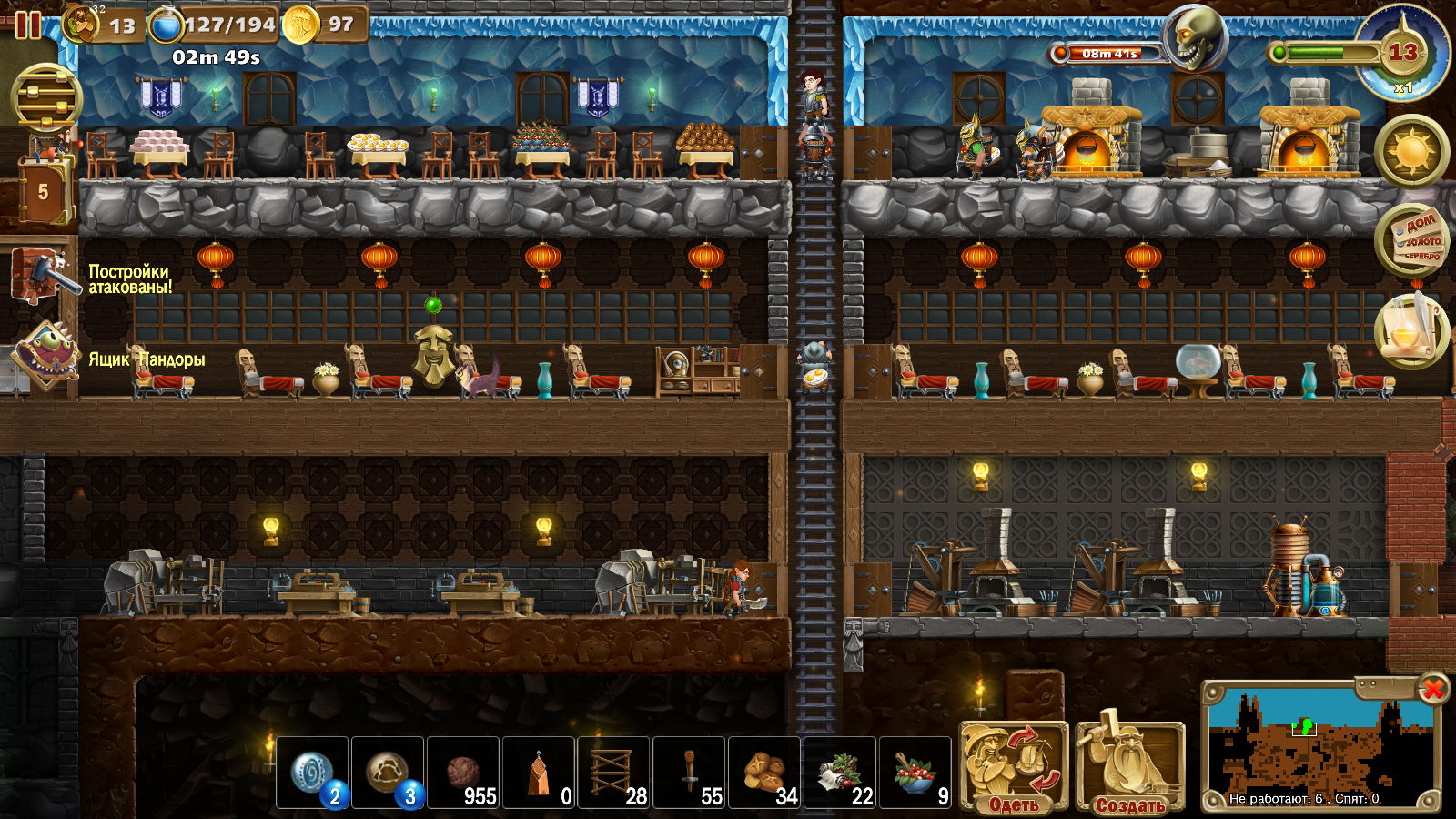Image resolution: width=1456 pixels, height=819 pixels.
Task: Click the level 13 game speed orb
Action: click(x=1402, y=53)
